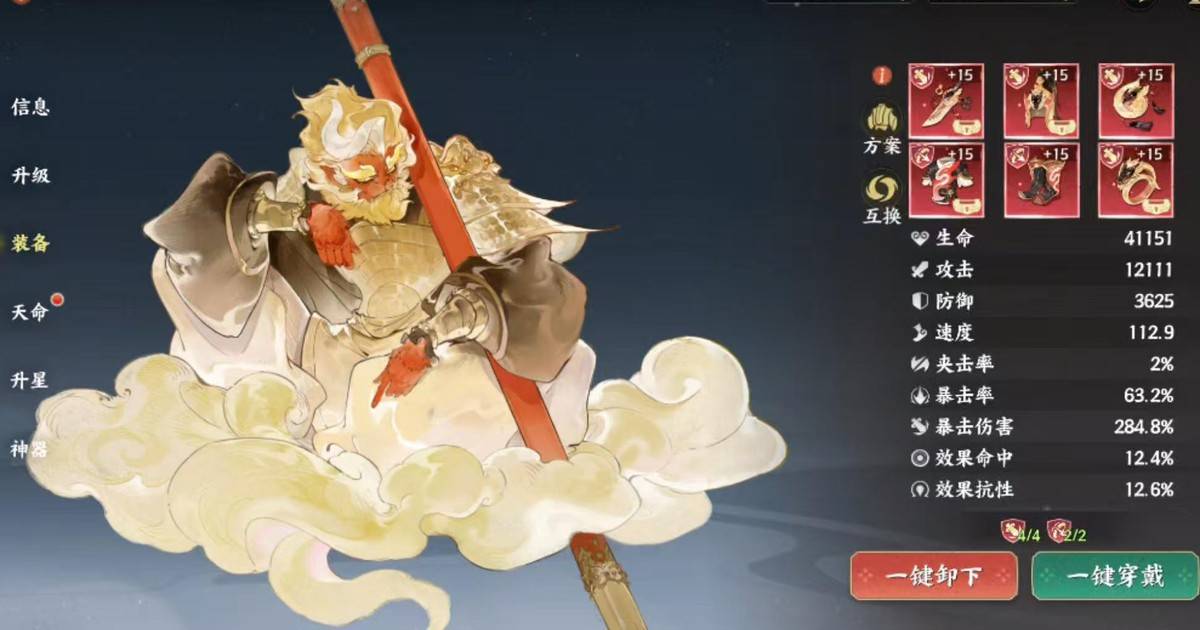The image size is (1200, 630).
Task: Inspect the +15 dragon armor slot
Action: point(946,180)
